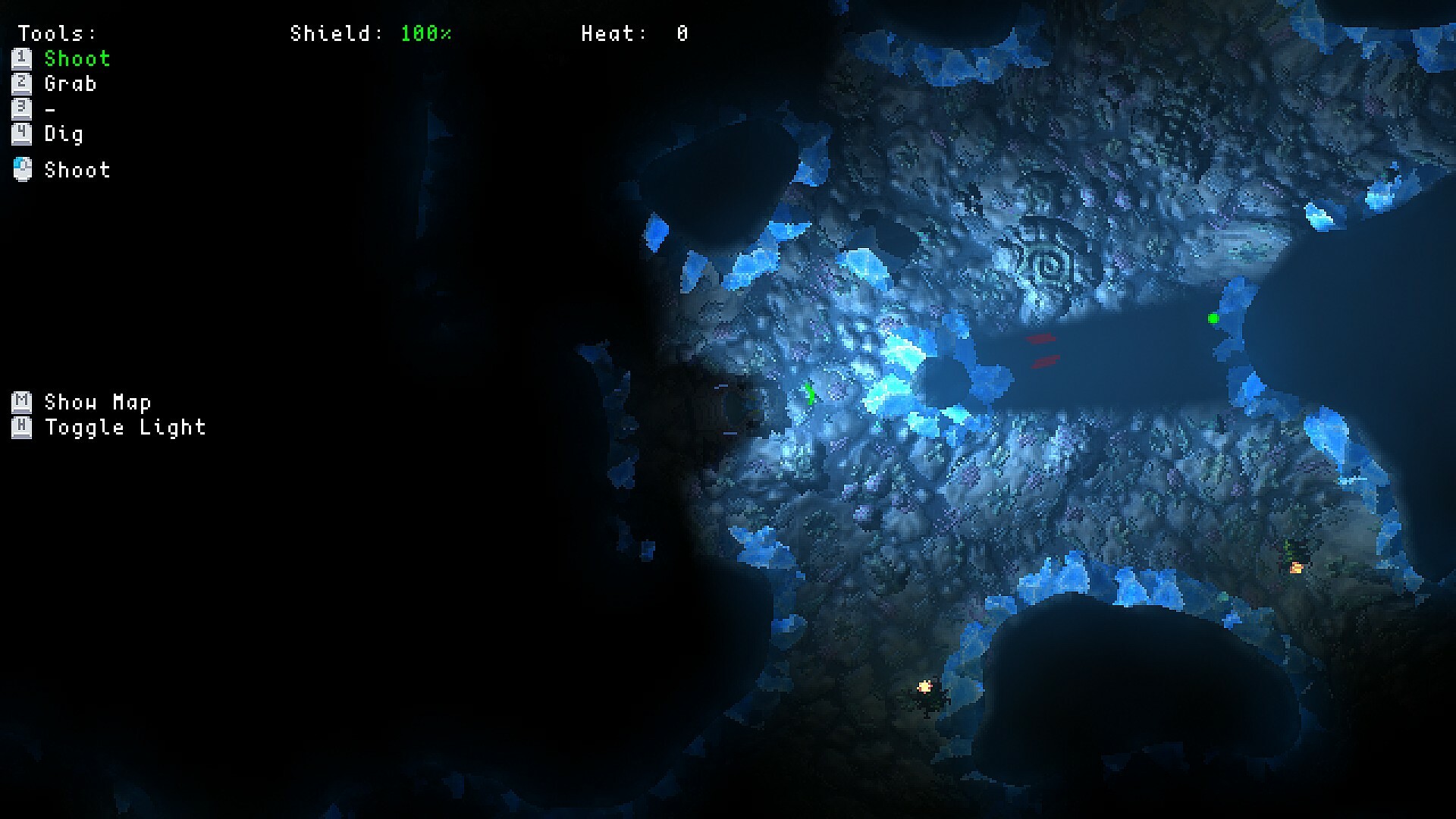Click the Dig tool label to expand it

(x=64, y=135)
